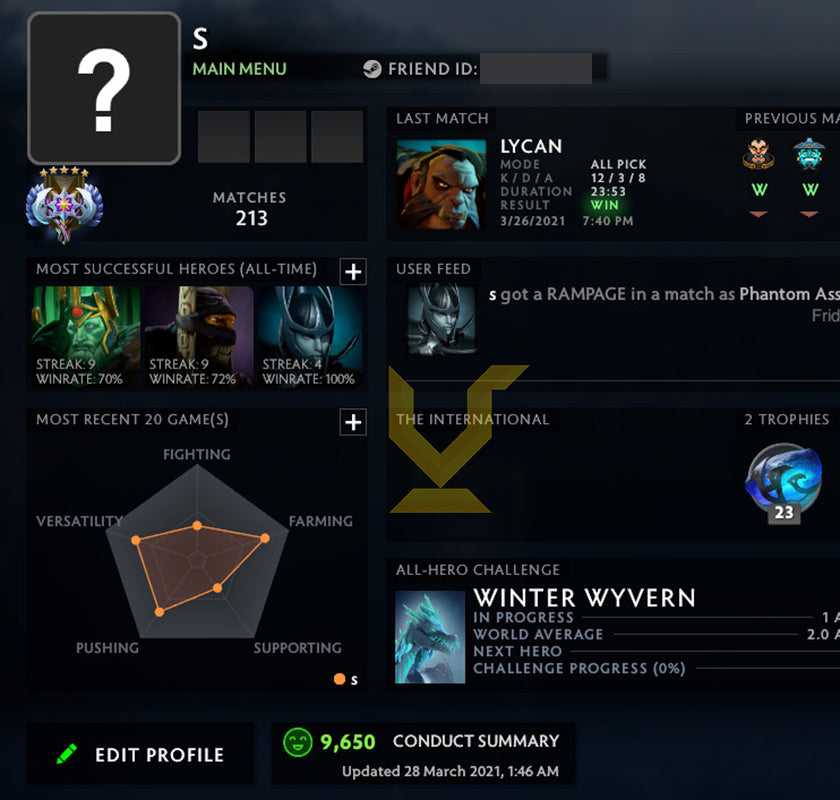Open the Main Menu link
840x800 pixels.
pos(239,69)
